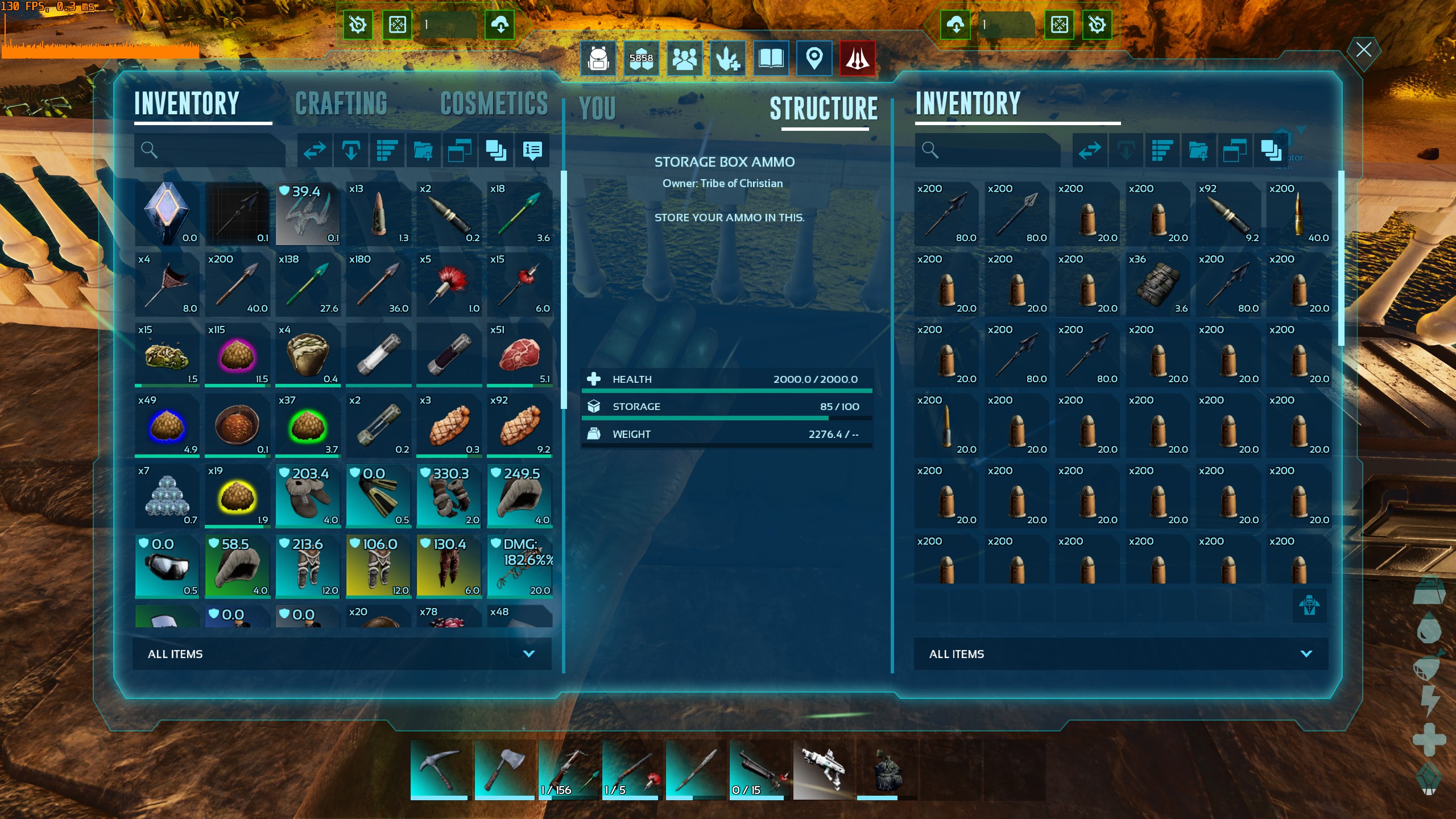Open the player's All Items filter dropdown

coord(341,654)
